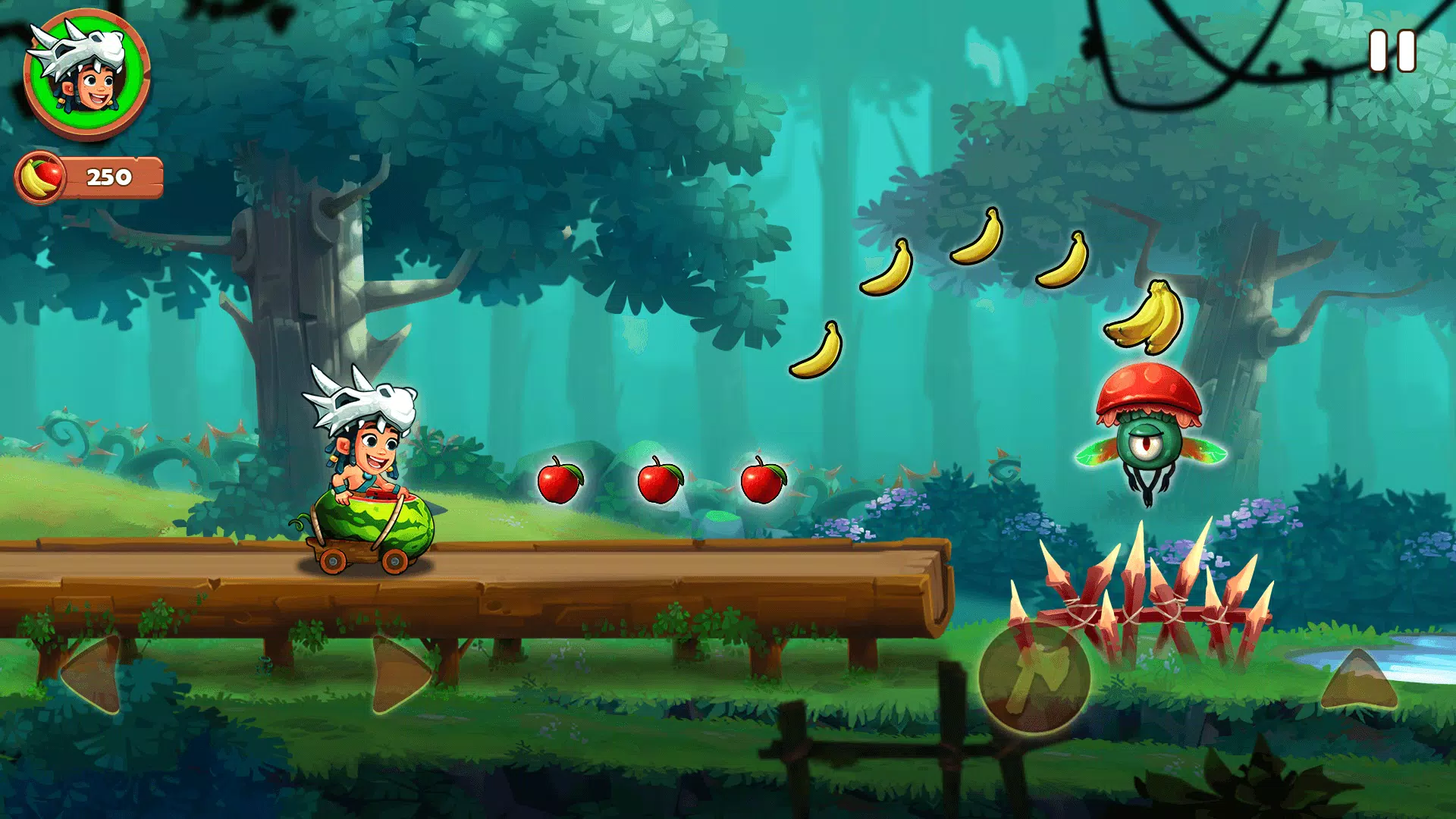Tap the move right arrow
1456x819 pixels.
398,675
